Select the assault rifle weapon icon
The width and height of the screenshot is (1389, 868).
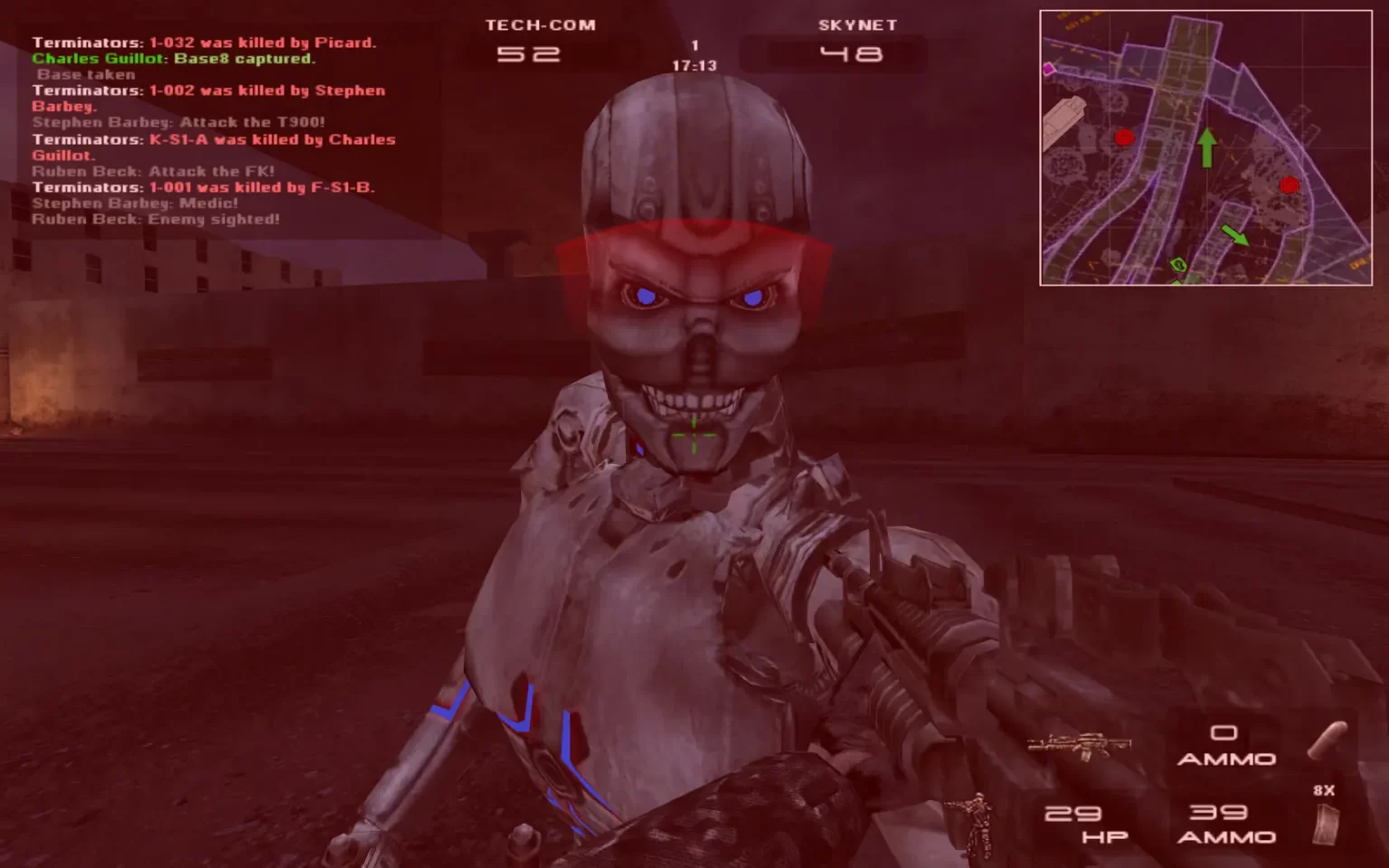click(x=1080, y=746)
